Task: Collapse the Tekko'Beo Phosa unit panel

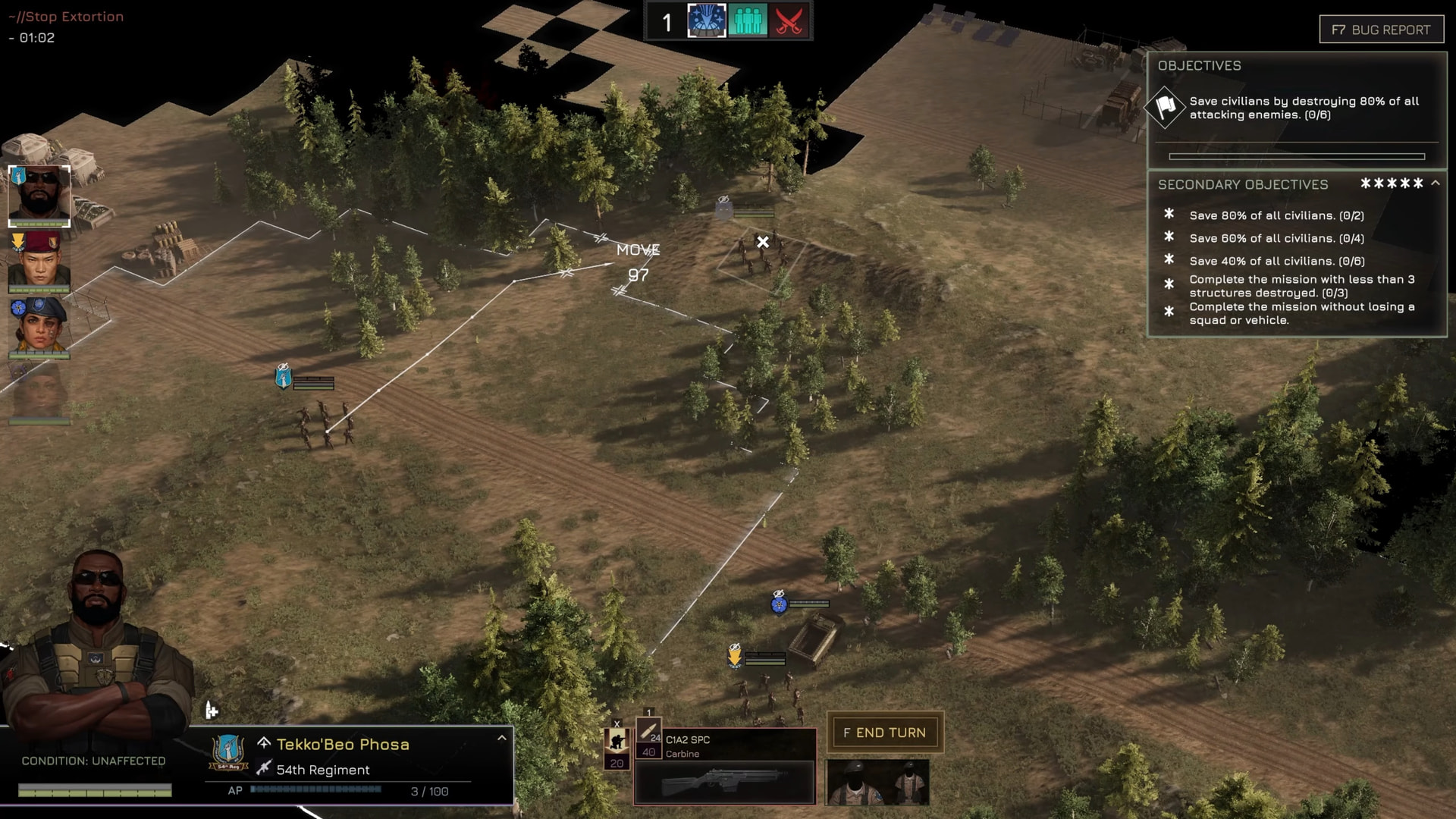Action: pyautogui.click(x=501, y=738)
